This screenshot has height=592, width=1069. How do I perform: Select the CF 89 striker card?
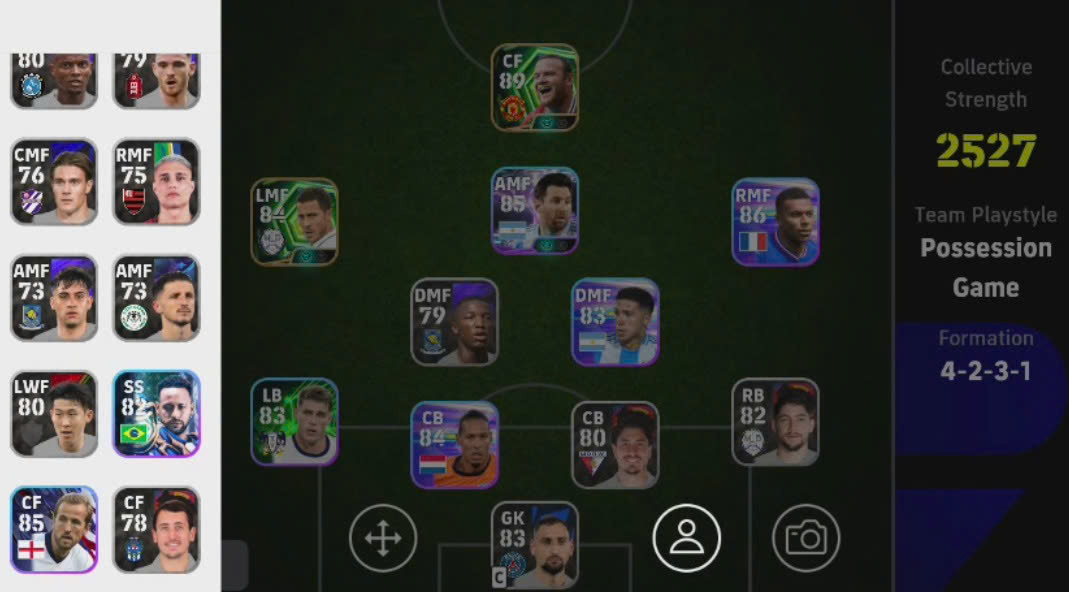click(534, 87)
